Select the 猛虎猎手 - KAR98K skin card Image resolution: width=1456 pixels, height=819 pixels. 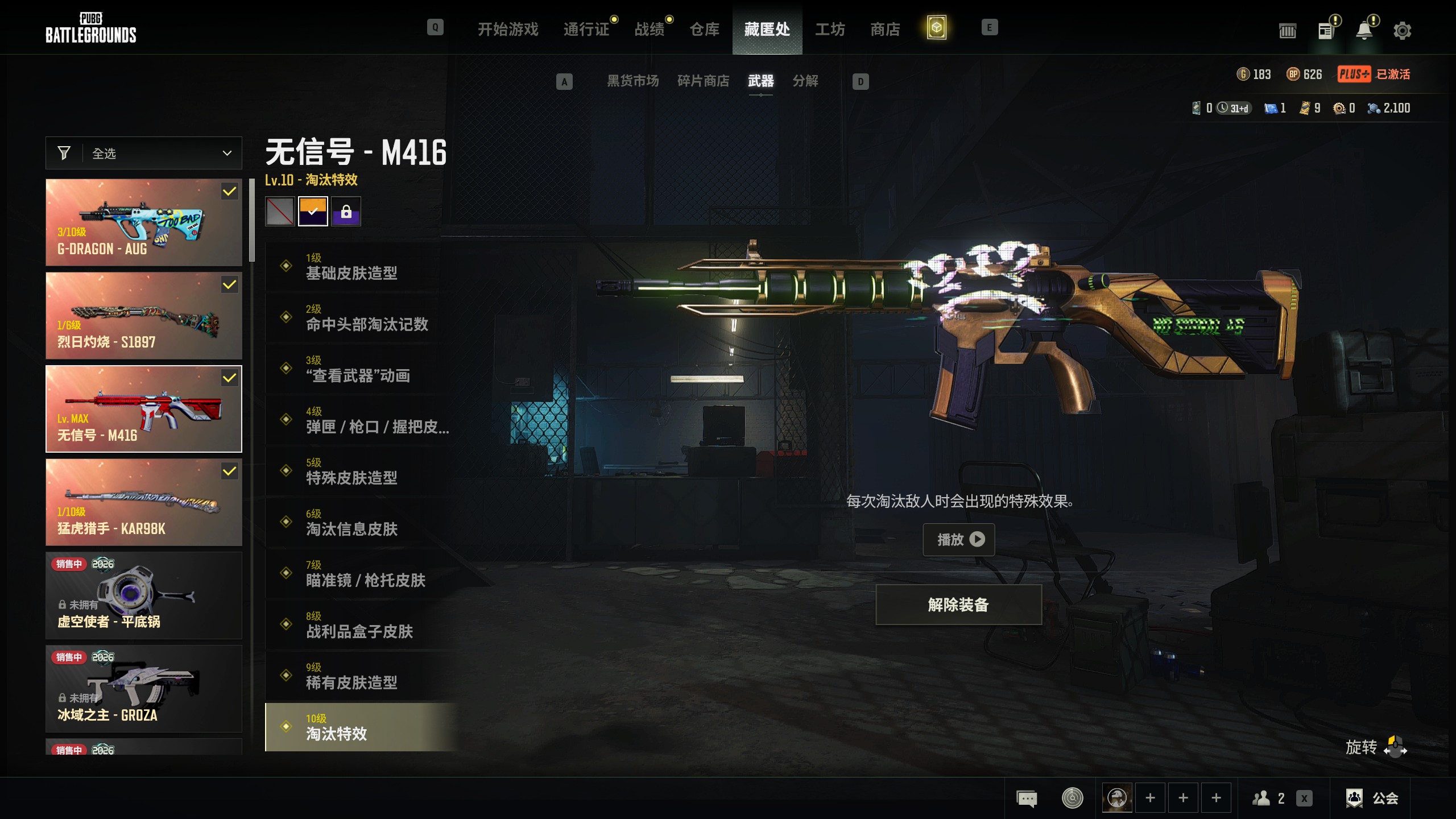pos(144,502)
